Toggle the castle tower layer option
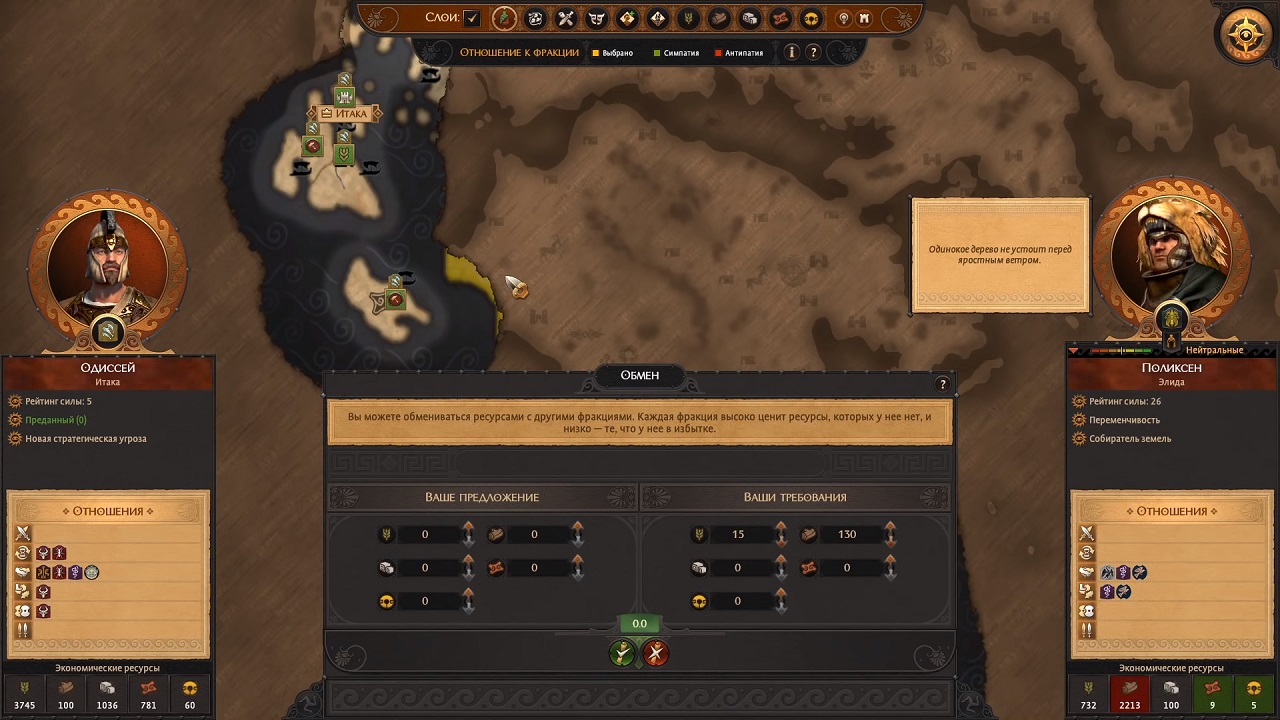This screenshot has height=720, width=1280. [x=865, y=18]
